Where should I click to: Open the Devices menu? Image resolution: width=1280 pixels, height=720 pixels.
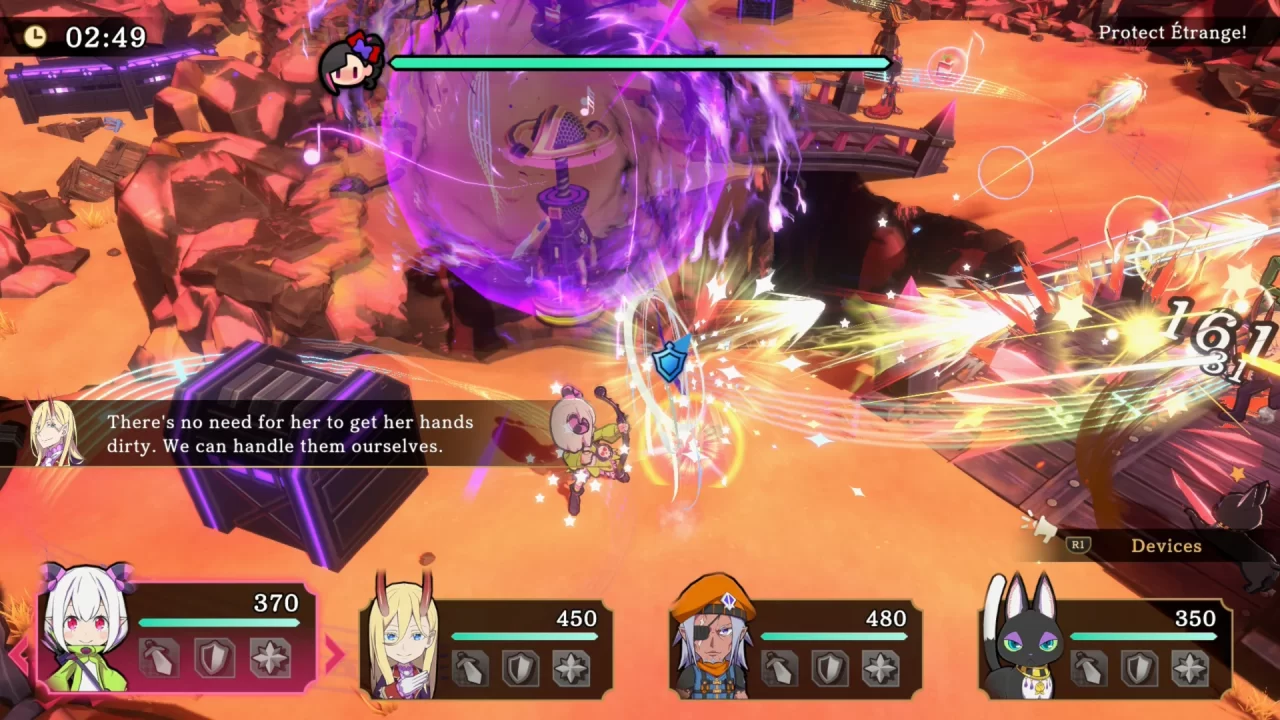[1167, 546]
